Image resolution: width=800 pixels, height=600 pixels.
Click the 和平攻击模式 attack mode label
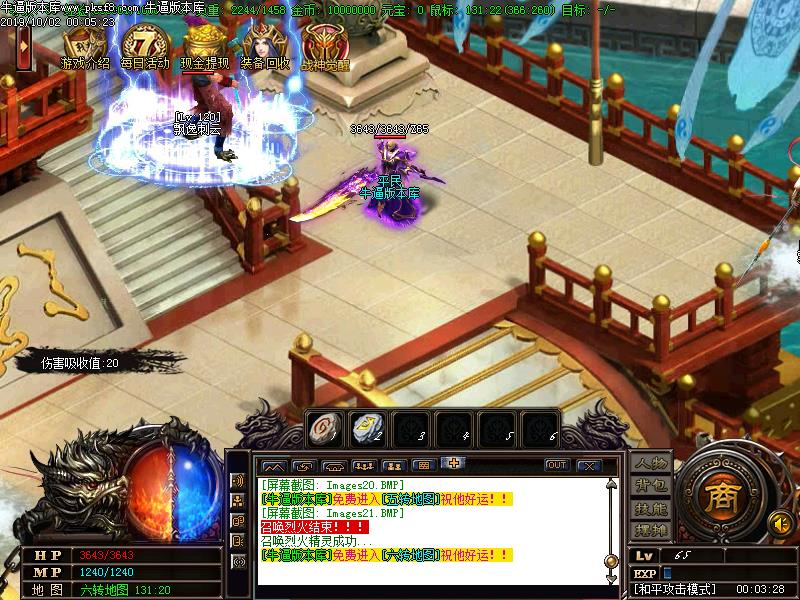[674, 590]
